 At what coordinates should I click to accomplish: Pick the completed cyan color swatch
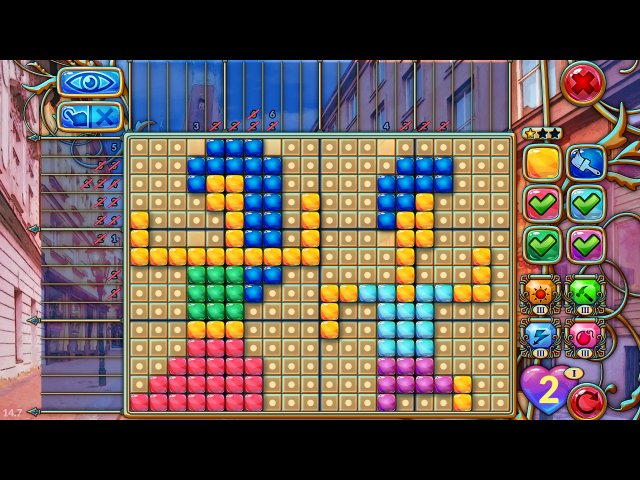point(586,203)
